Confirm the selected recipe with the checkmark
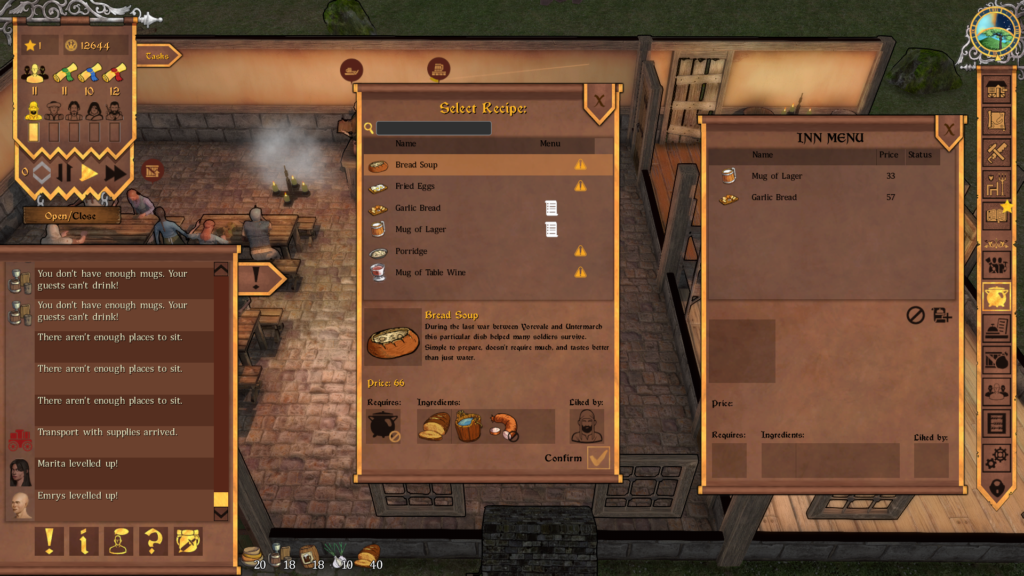The image size is (1024, 576). pyautogui.click(x=598, y=458)
